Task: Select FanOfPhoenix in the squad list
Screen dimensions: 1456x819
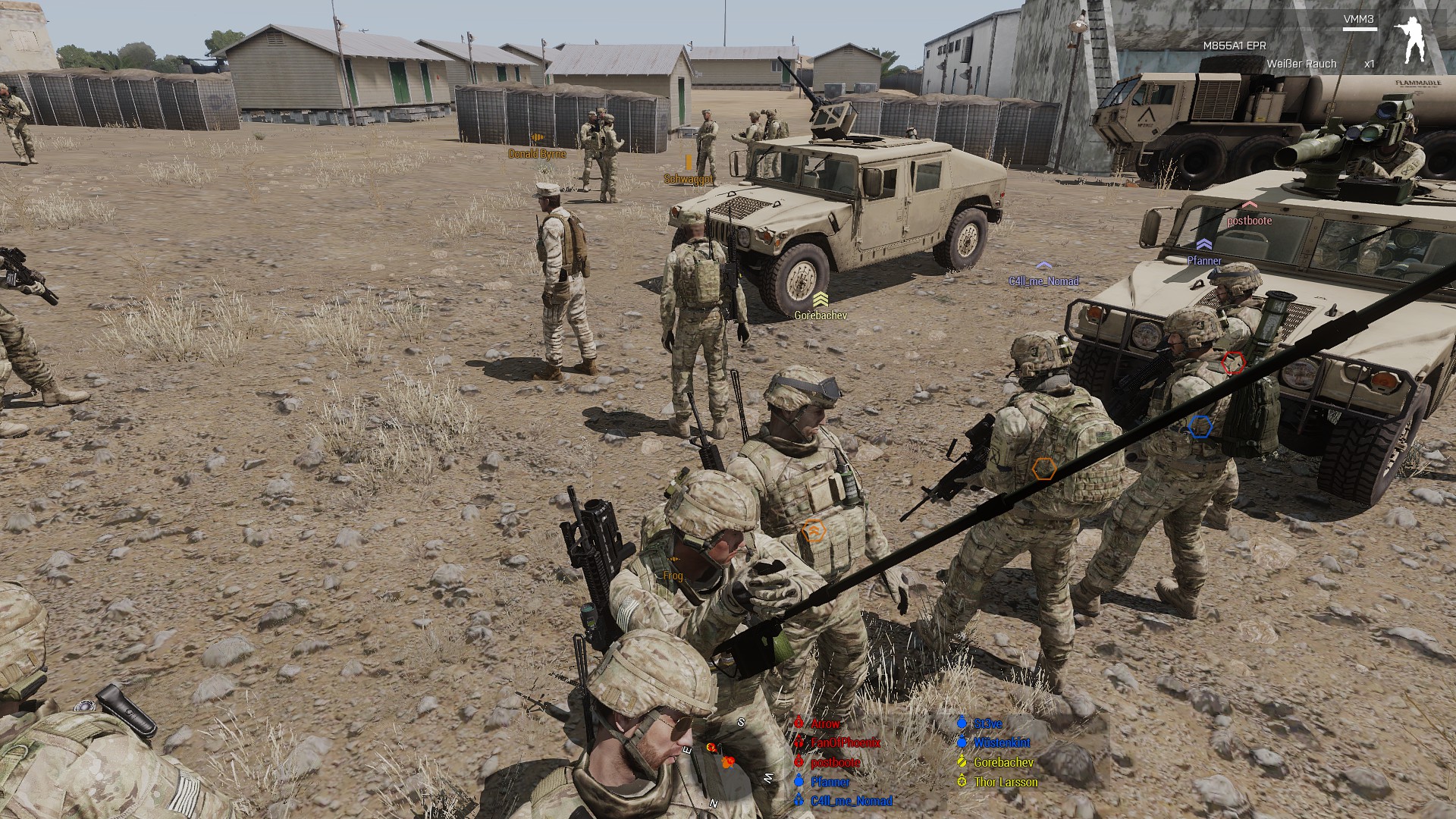Action: click(845, 742)
